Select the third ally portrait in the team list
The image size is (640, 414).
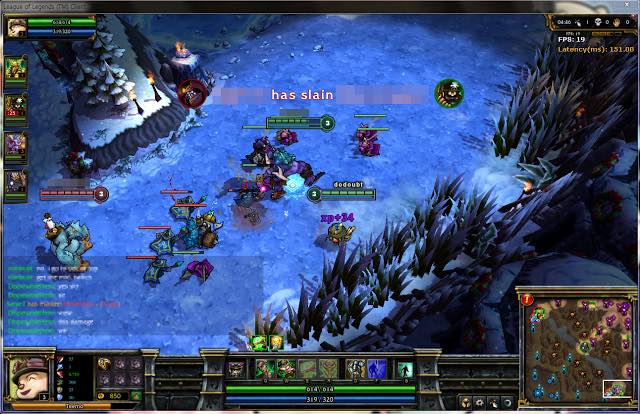click(15, 144)
